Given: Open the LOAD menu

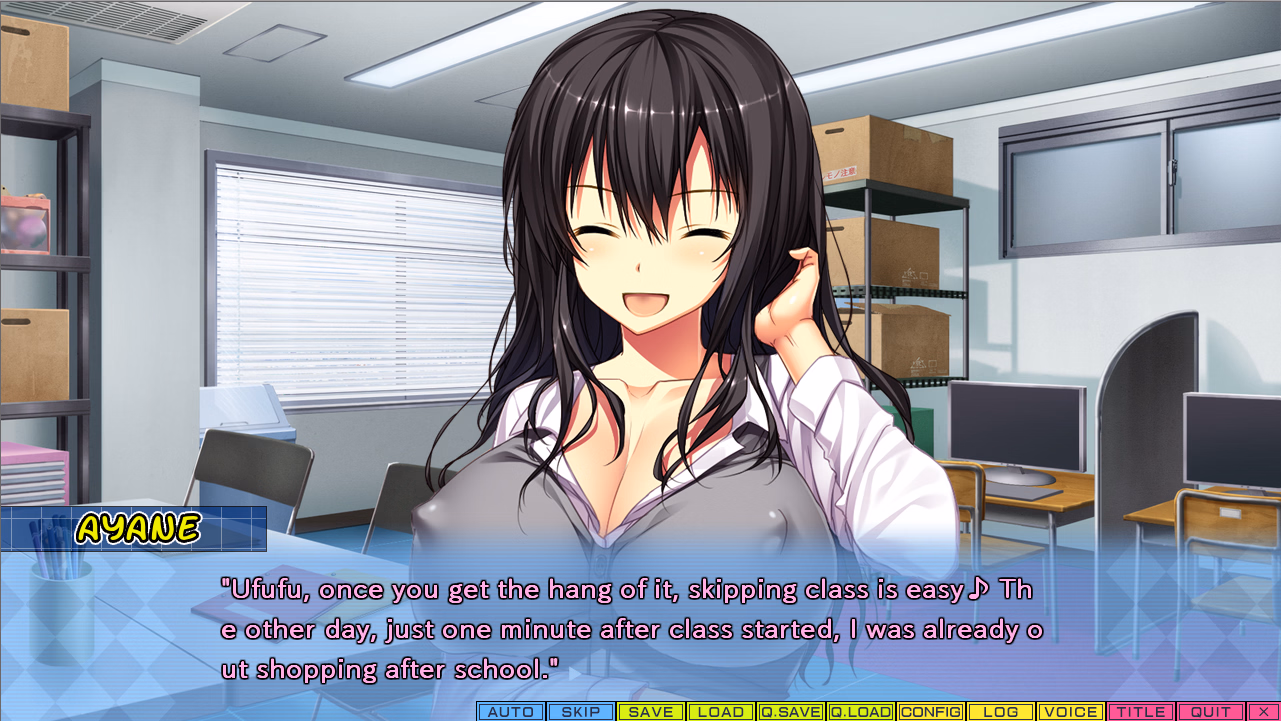Looking at the screenshot, I should click(x=721, y=712).
